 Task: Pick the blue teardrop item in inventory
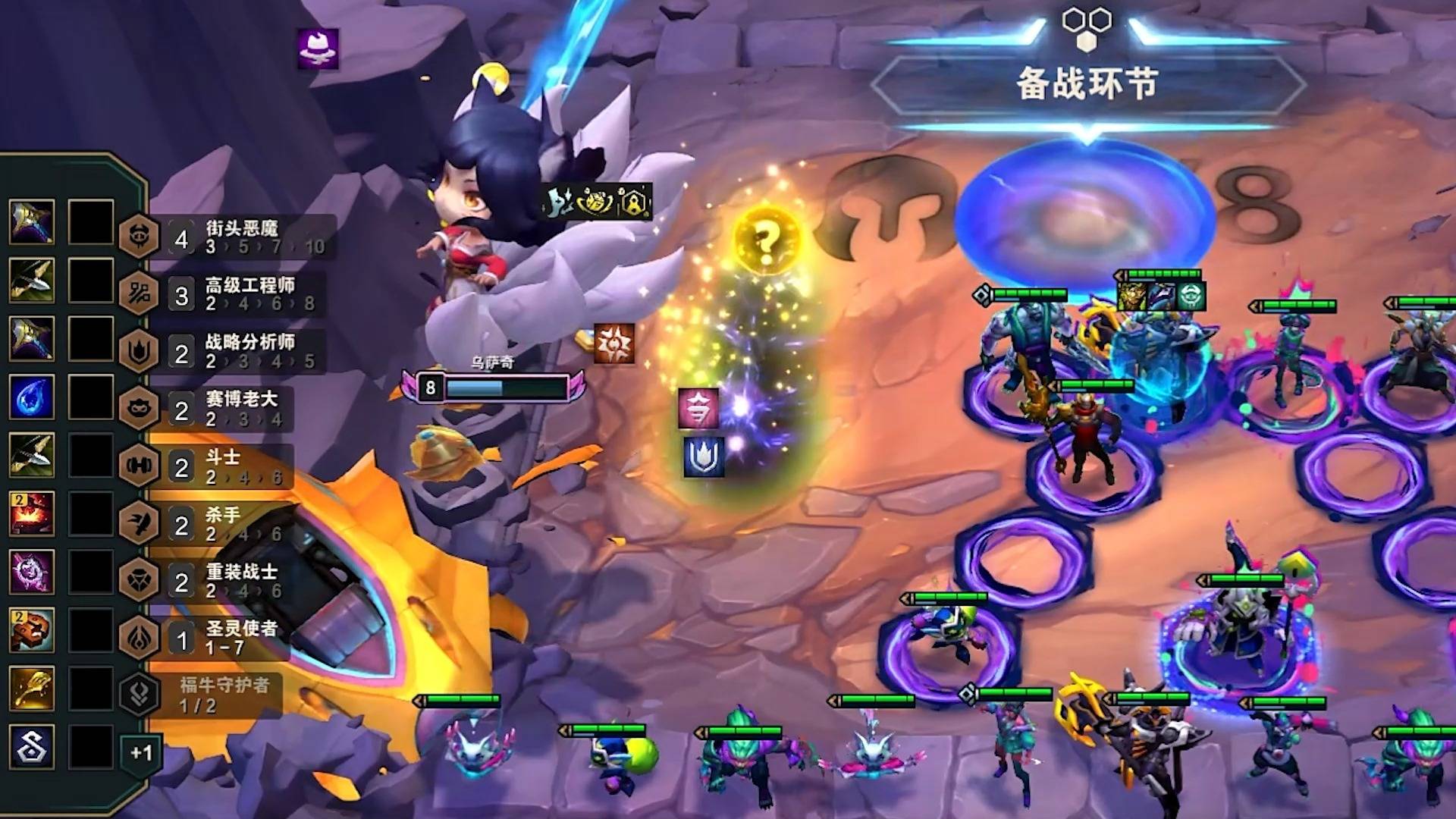32,397
